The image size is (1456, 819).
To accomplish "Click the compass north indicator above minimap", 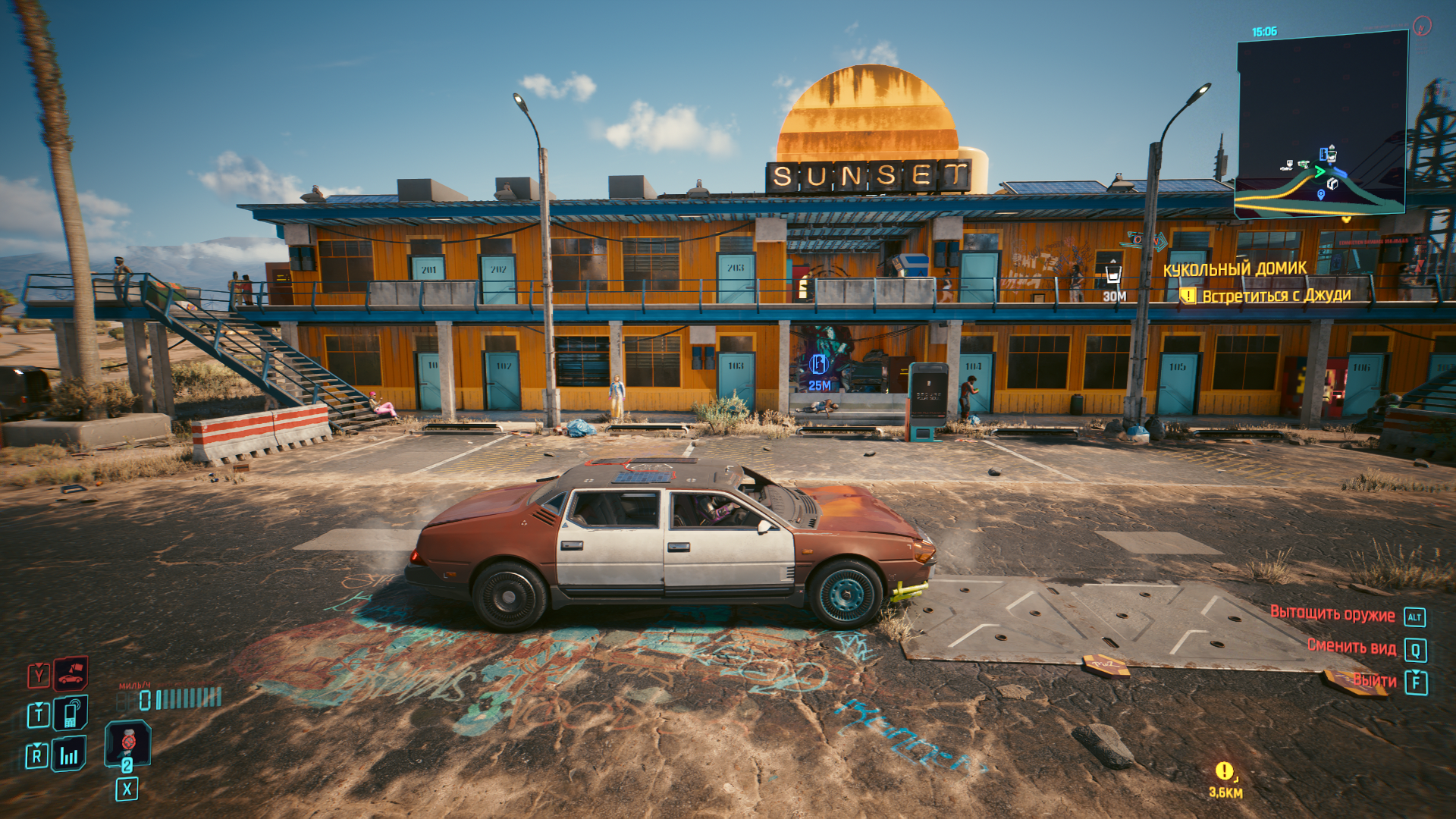I will point(1422,27).
